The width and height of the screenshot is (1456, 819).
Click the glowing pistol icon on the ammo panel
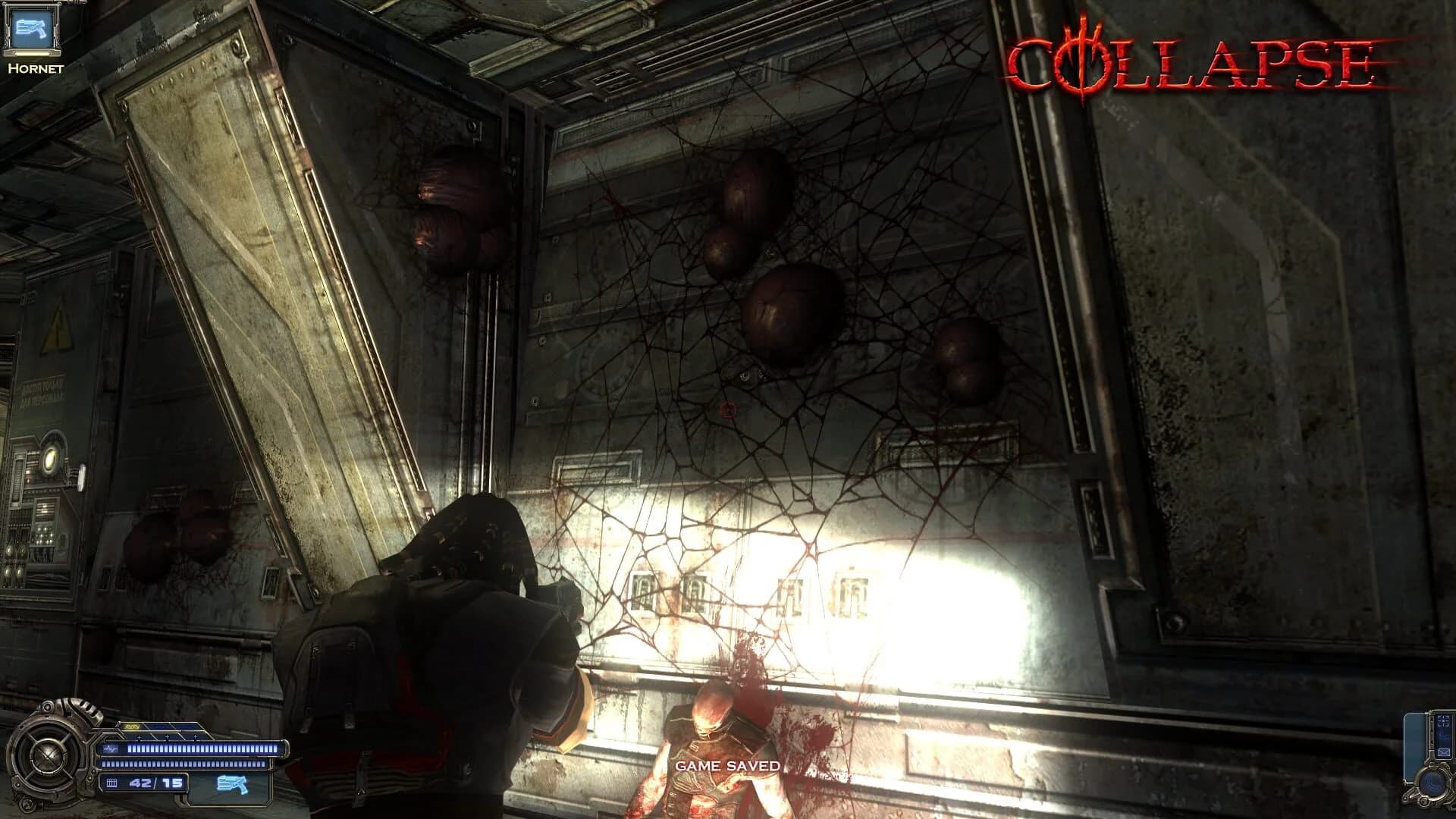coord(231,785)
